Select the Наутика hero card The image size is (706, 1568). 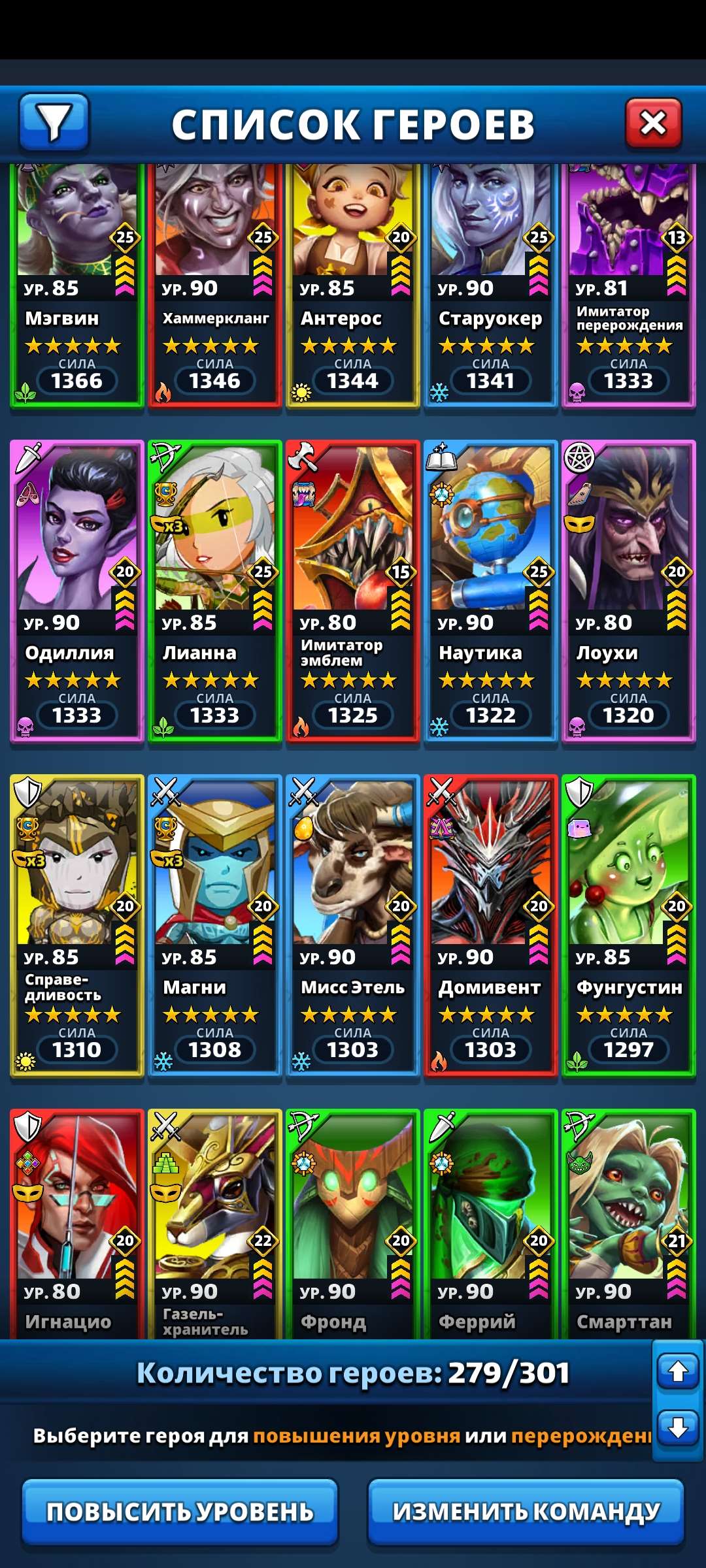tap(491, 591)
